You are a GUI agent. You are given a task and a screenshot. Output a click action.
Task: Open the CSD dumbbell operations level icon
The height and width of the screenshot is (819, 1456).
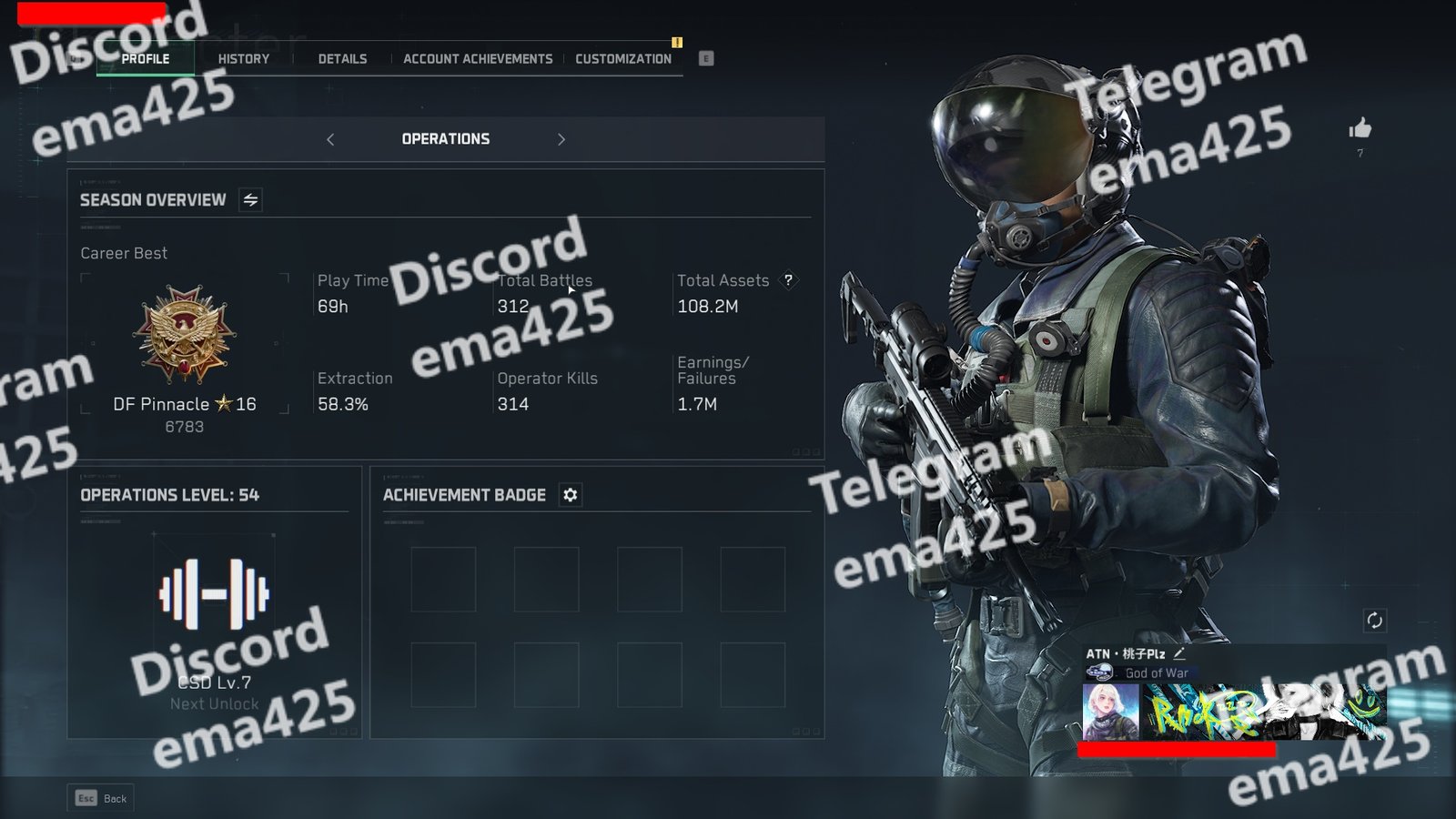pyautogui.click(x=214, y=595)
